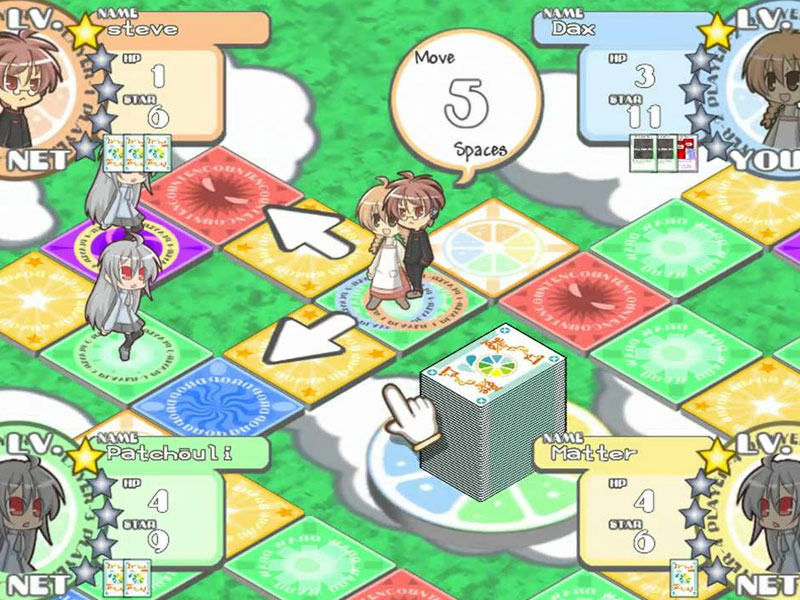The height and width of the screenshot is (600, 800).
Task: Choose the lower arrow pointing down-left
Action: 300,340
